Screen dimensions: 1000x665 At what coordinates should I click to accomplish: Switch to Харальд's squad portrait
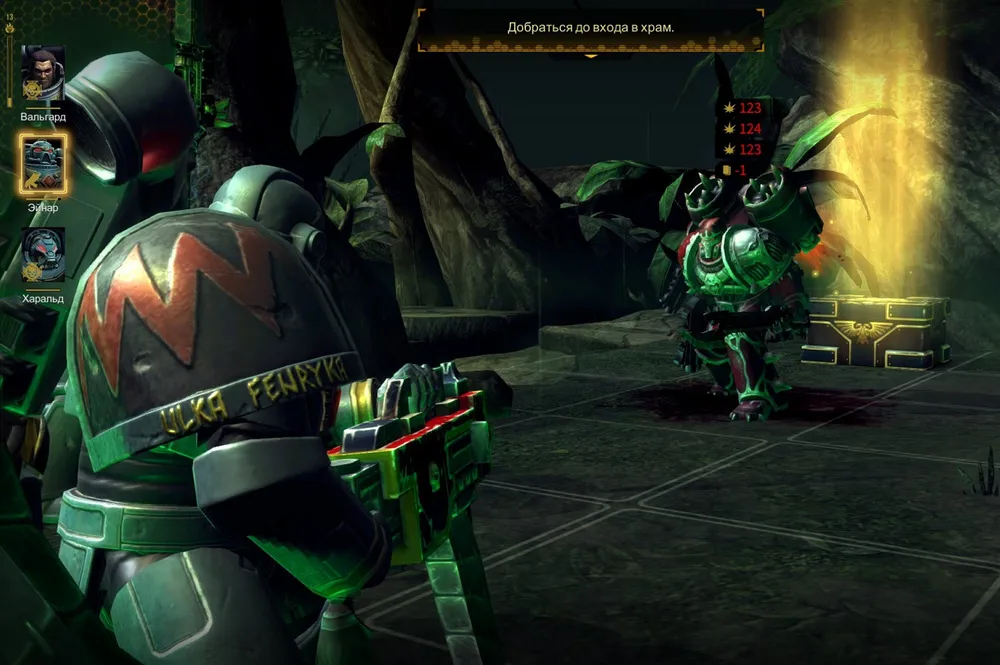click(x=43, y=255)
